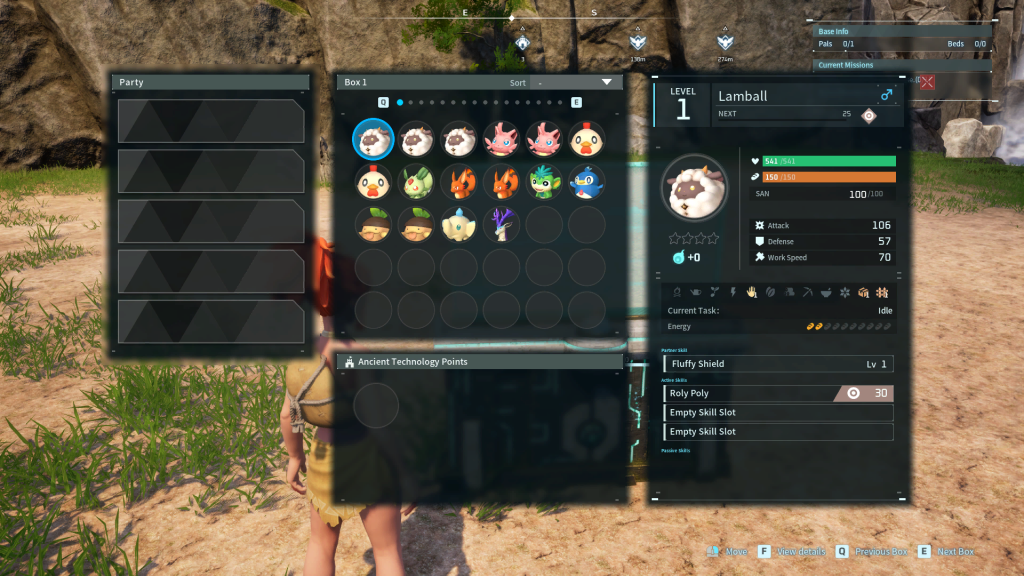Screen dimensions: 1024x576
Task: Select the highlighted Lamball in the box
Action: 374,140
